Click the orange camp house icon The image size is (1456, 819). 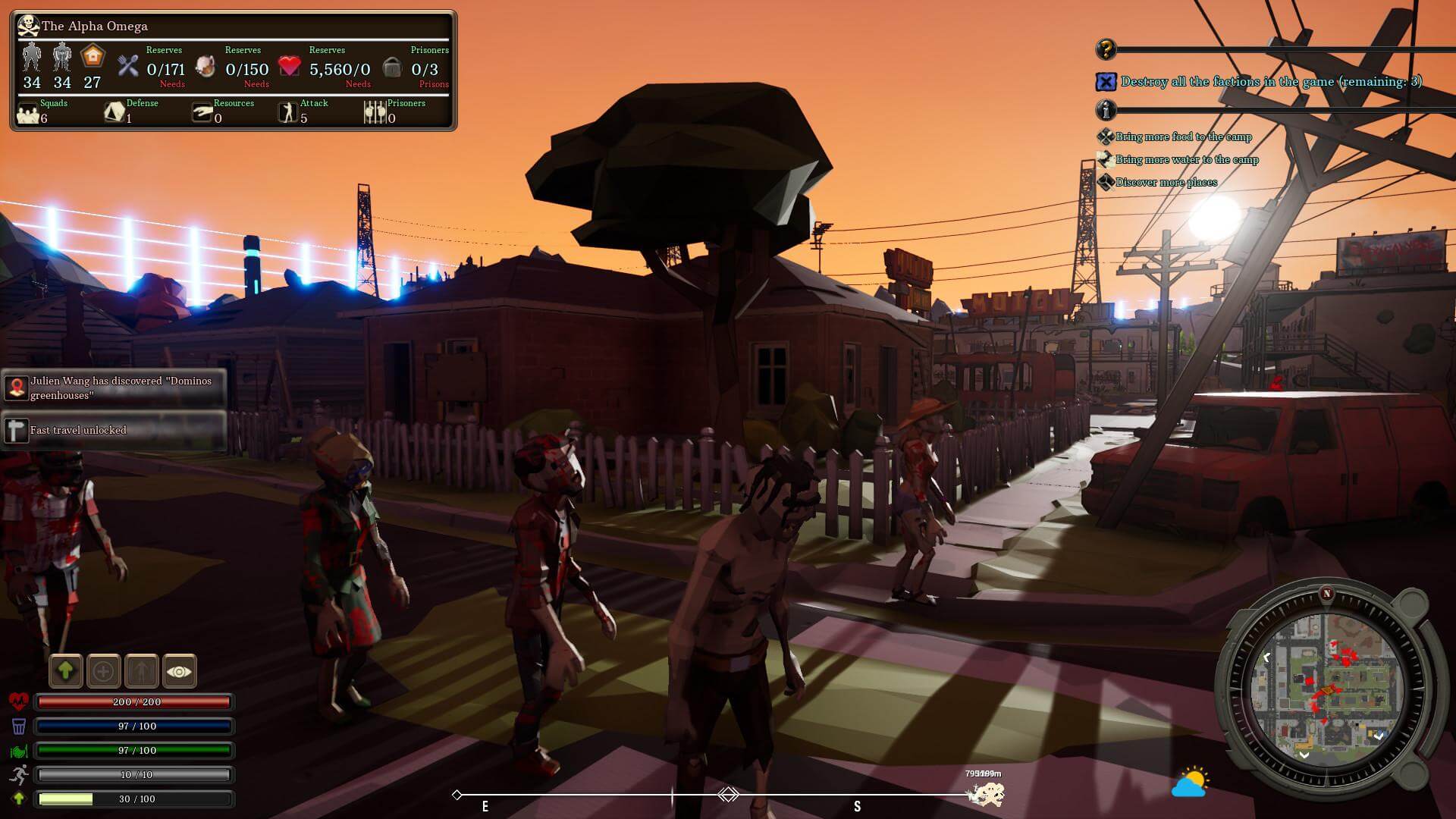pyautogui.click(x=93, y=57)
